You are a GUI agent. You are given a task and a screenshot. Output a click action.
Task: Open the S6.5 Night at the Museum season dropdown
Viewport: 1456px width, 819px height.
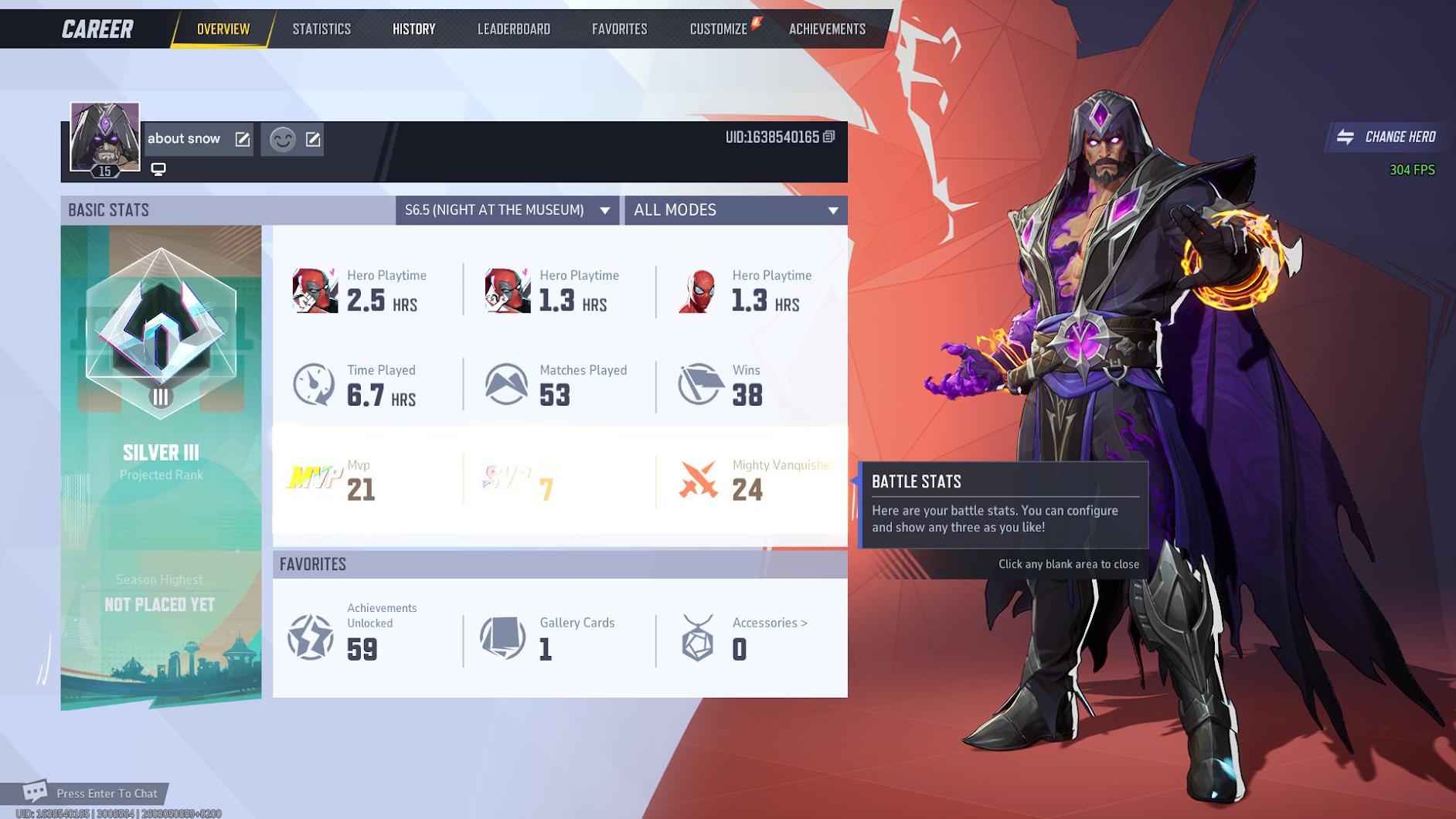tap(506, 209)
